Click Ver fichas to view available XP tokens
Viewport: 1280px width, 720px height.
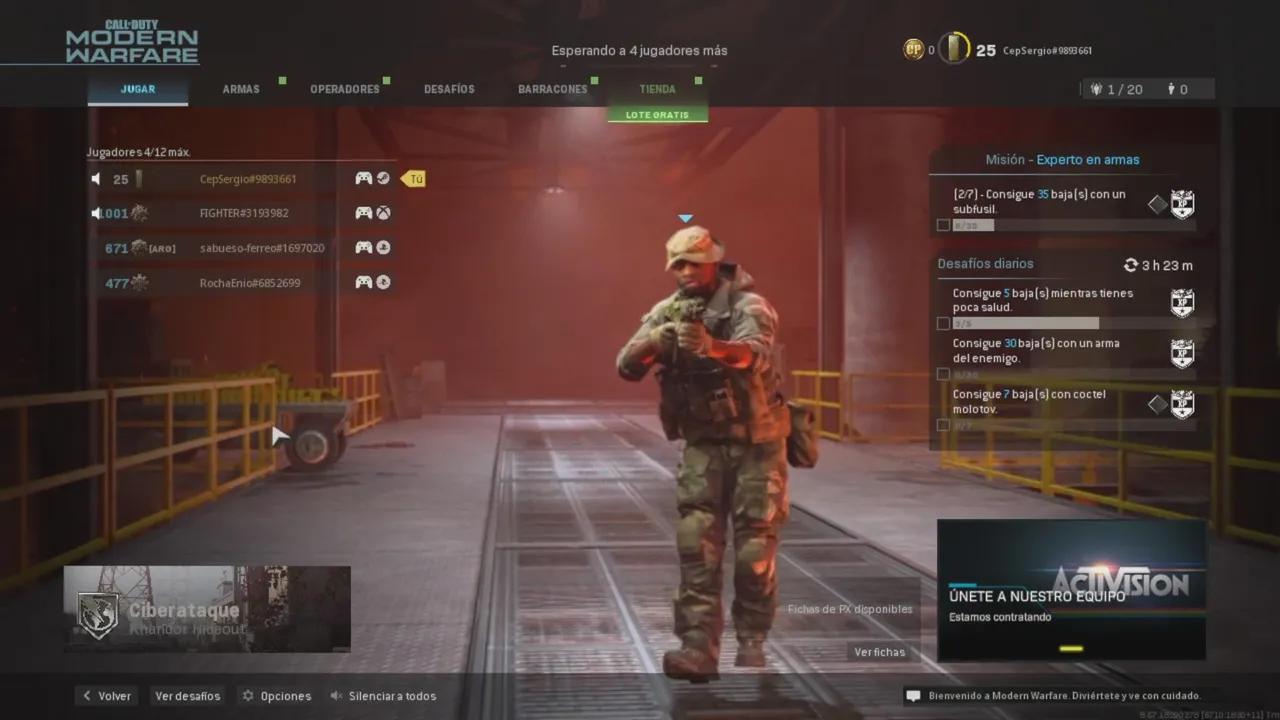[x=879, y=651]
